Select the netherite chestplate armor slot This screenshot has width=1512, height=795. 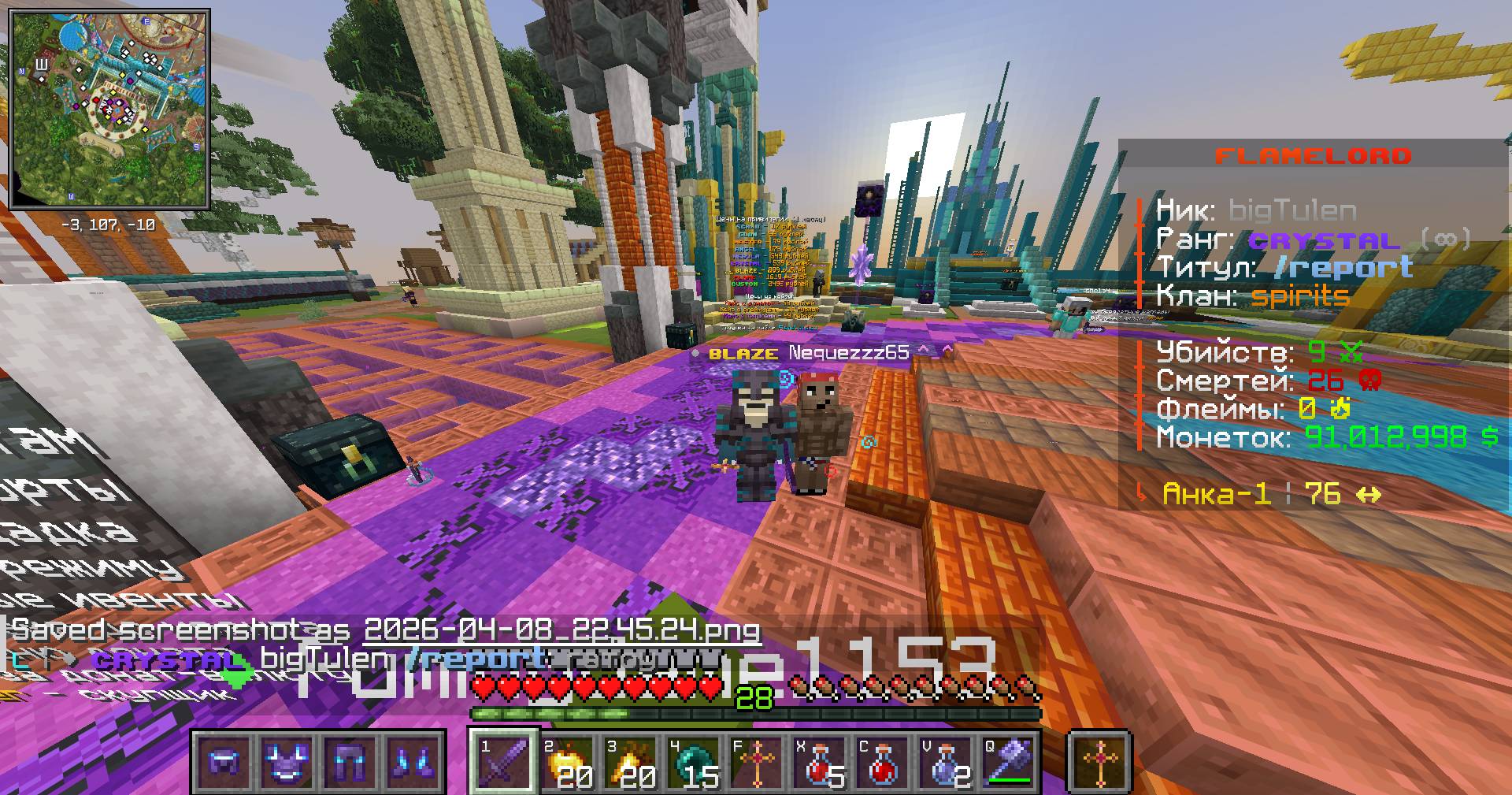click(287, 762)
